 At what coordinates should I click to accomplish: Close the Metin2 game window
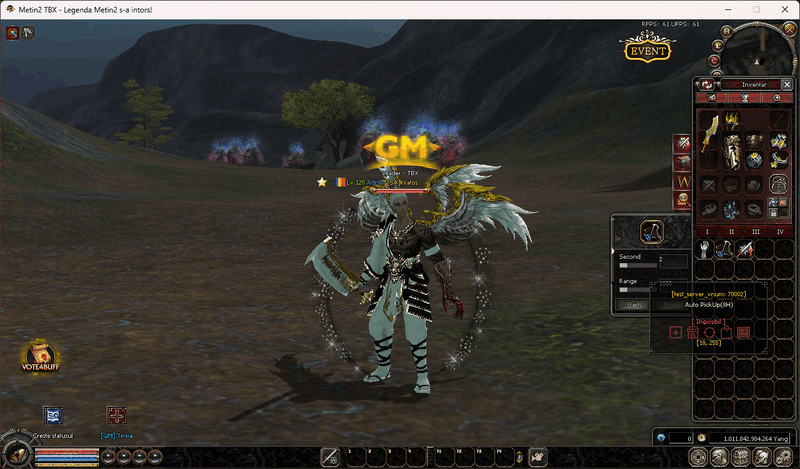(783, 9)
